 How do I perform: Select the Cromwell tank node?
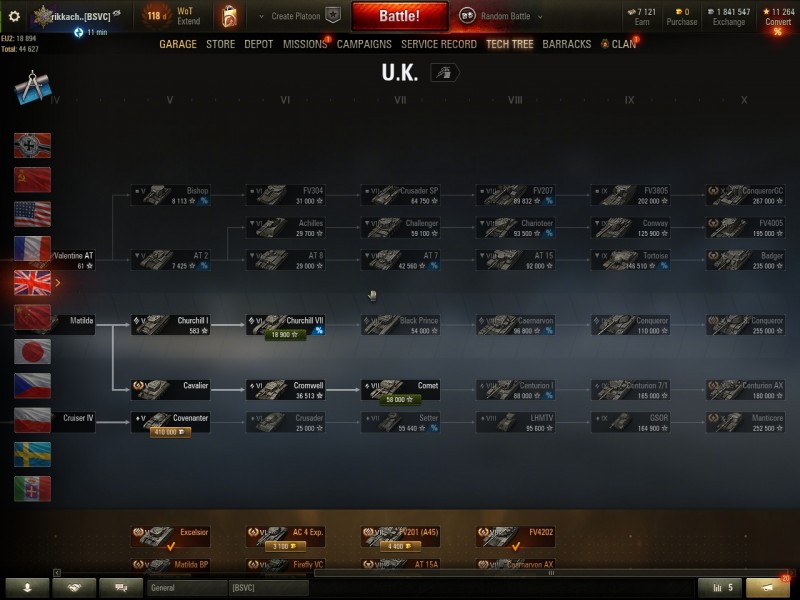point(284,390)
